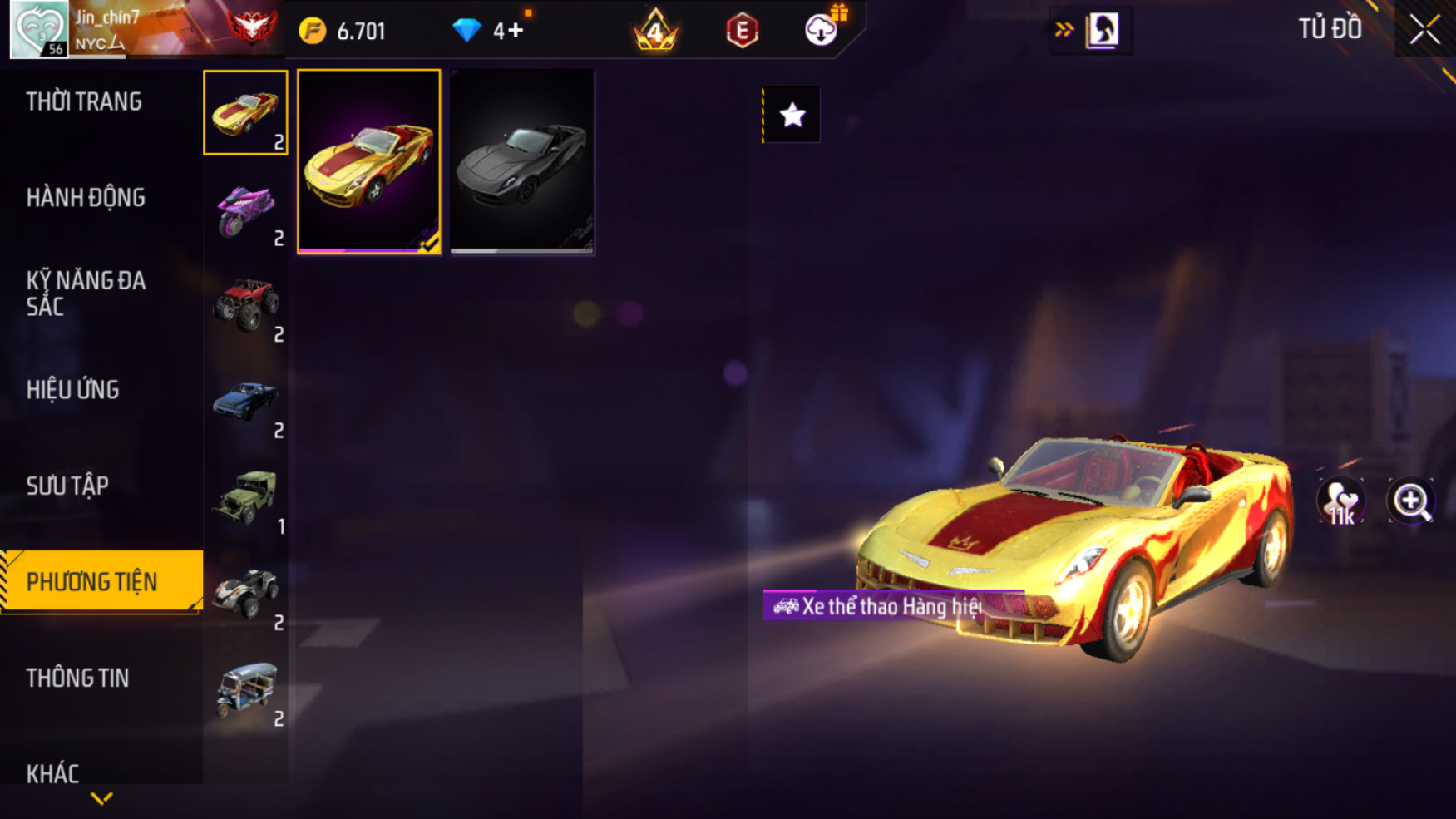Pick the blue pickup truck vehicle type
Image resolution: width=1456 pixels, height=819 pixels.
246,402
